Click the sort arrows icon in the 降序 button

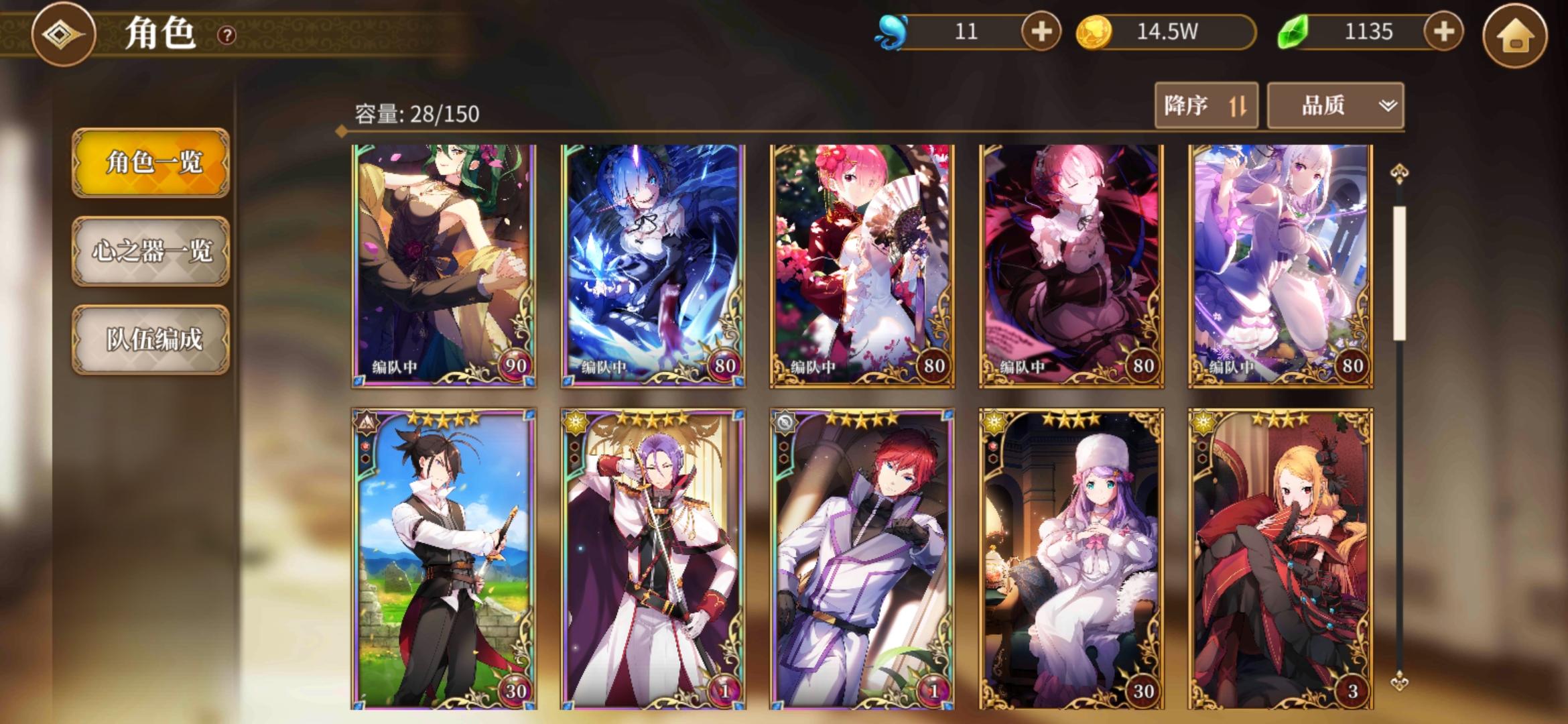click(1238, 105)
